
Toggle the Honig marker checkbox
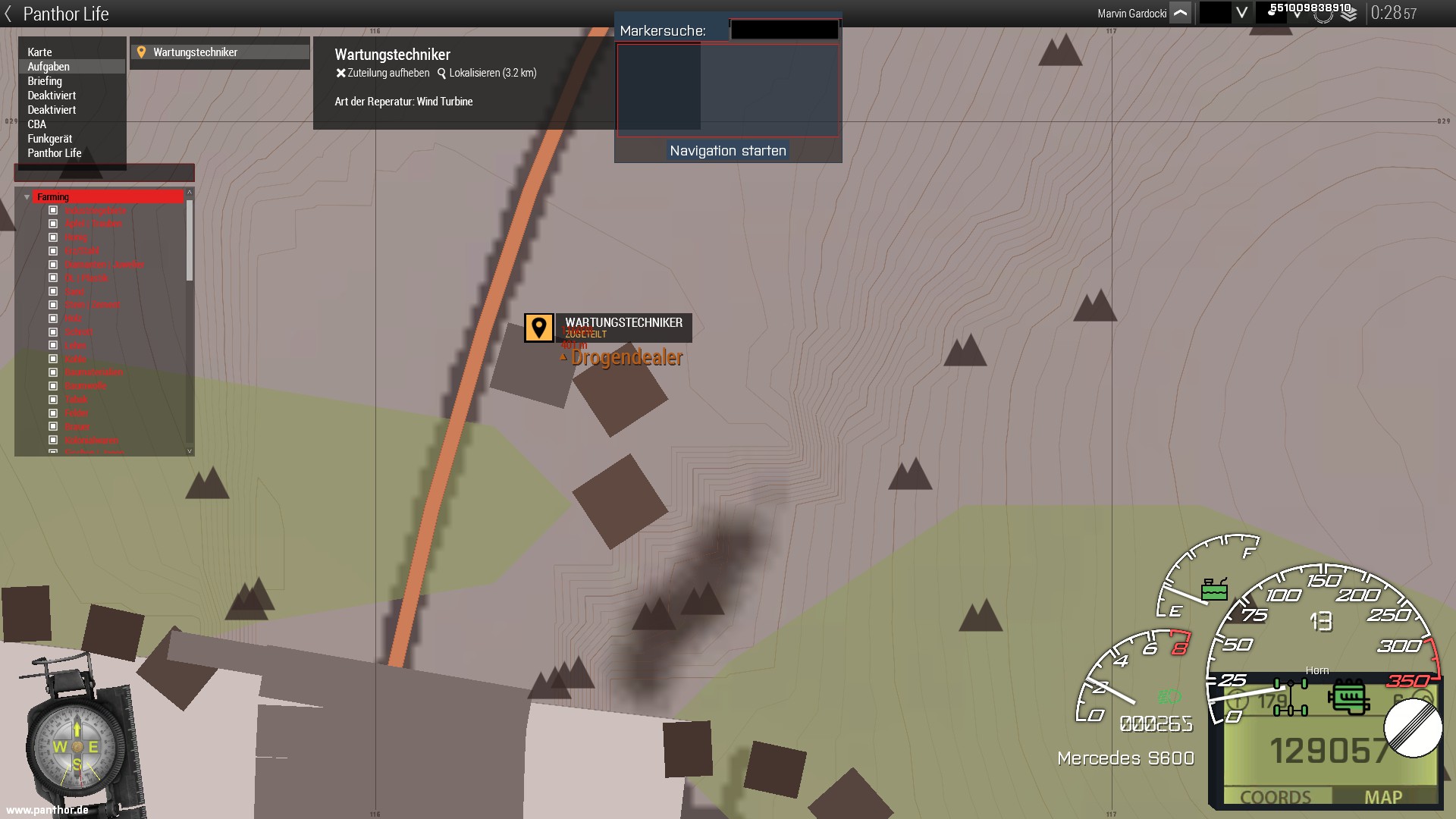pyautogui.click(x=53, y=237)
